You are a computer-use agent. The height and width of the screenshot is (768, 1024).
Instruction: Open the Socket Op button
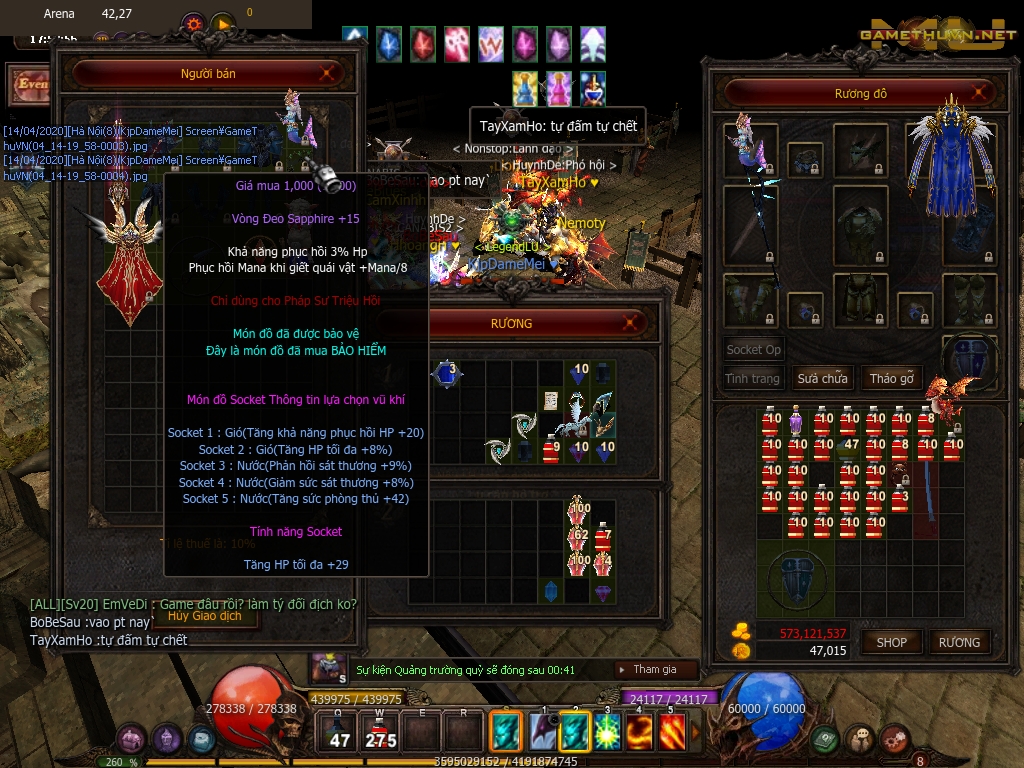click(x=753, y=350)
